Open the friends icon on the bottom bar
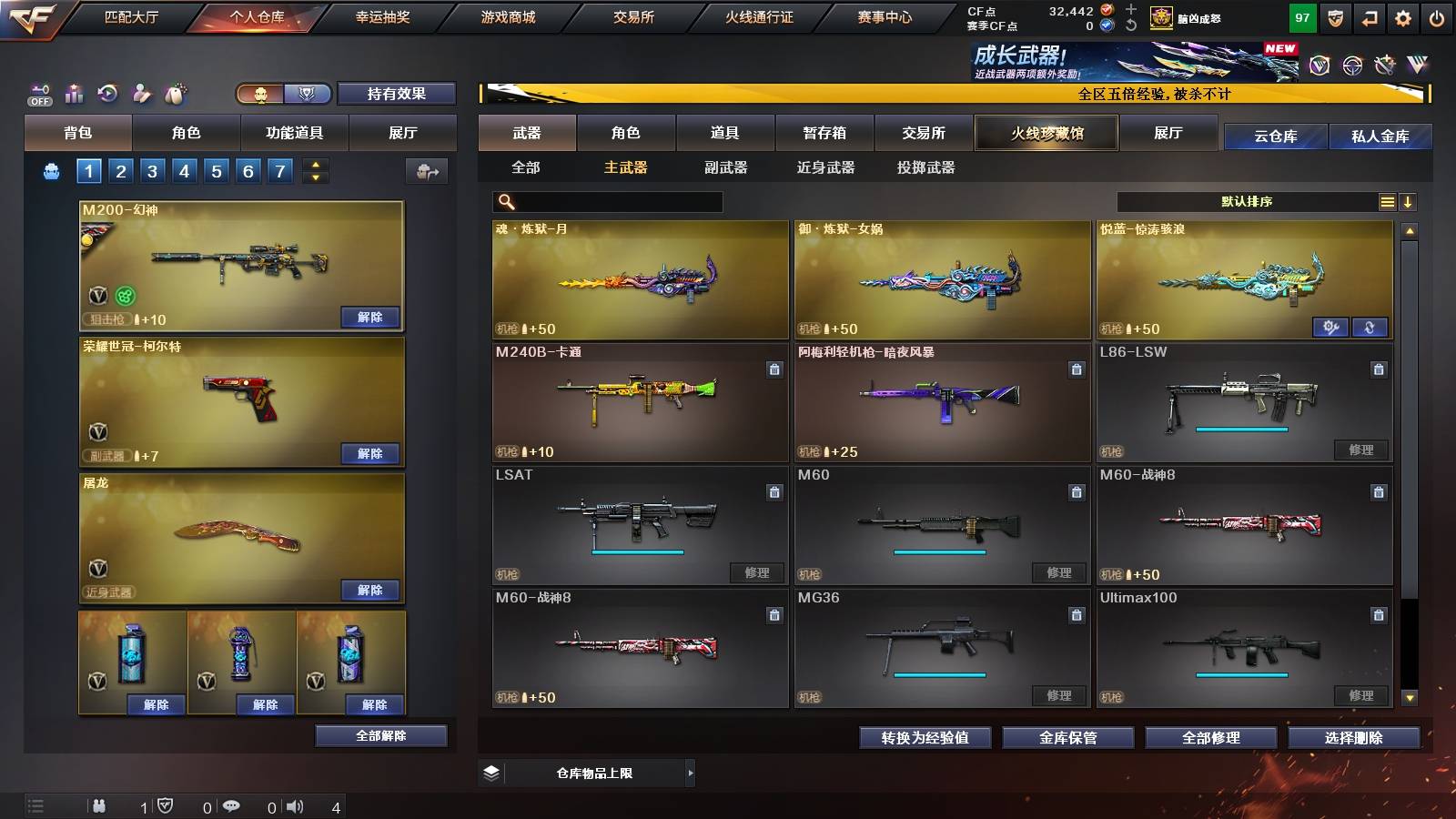The width and height of the screenshot is (1456, 819). click(98, 804)
